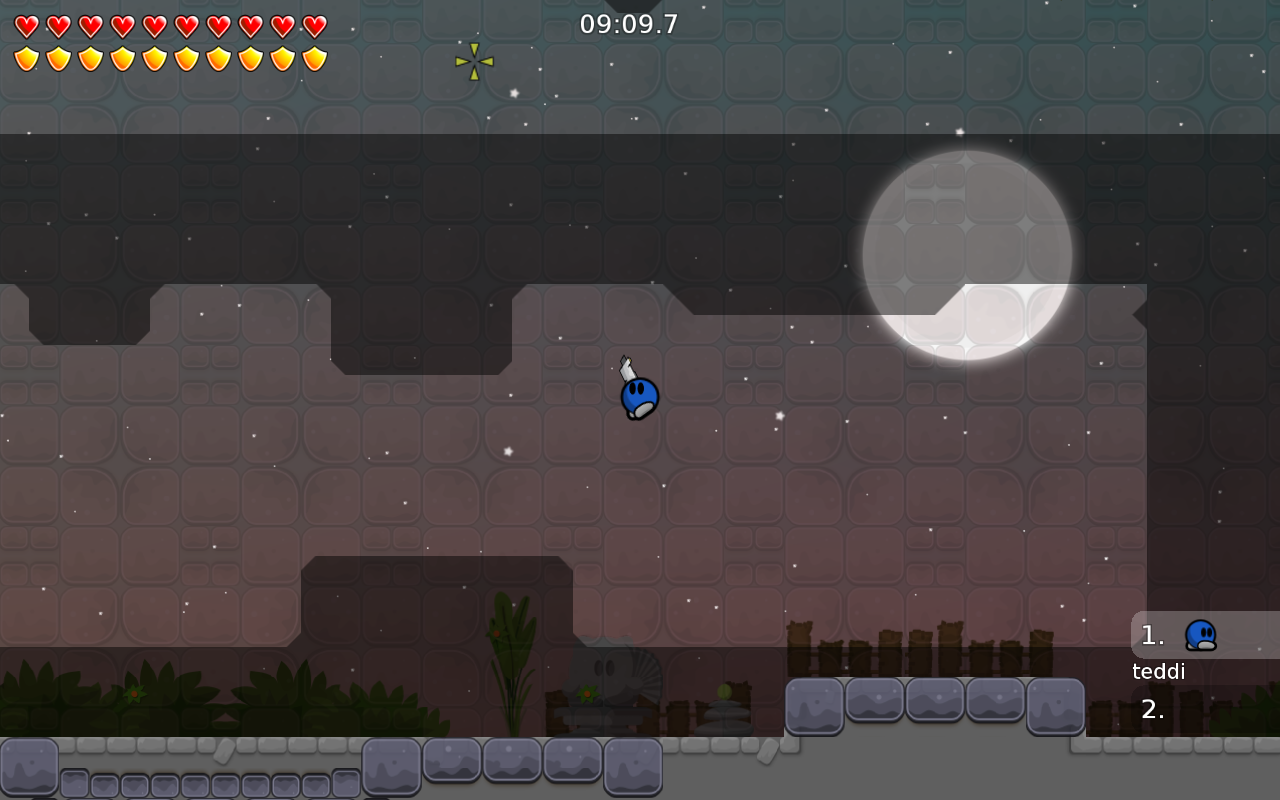
Task: Select the teddi scoreboard entry
Action: point(1158,671)
